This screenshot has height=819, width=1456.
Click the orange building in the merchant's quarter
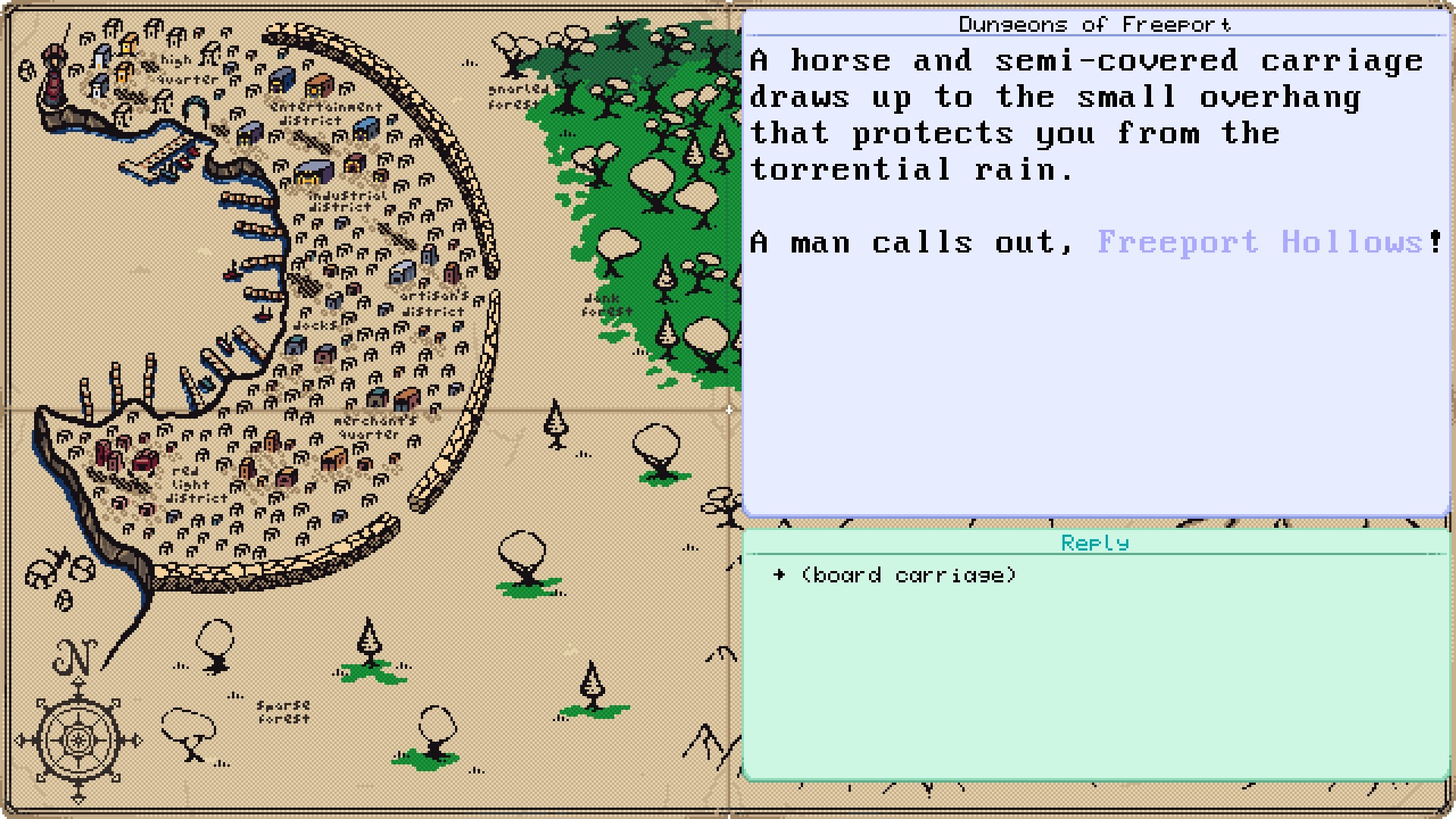coord(334,458)
